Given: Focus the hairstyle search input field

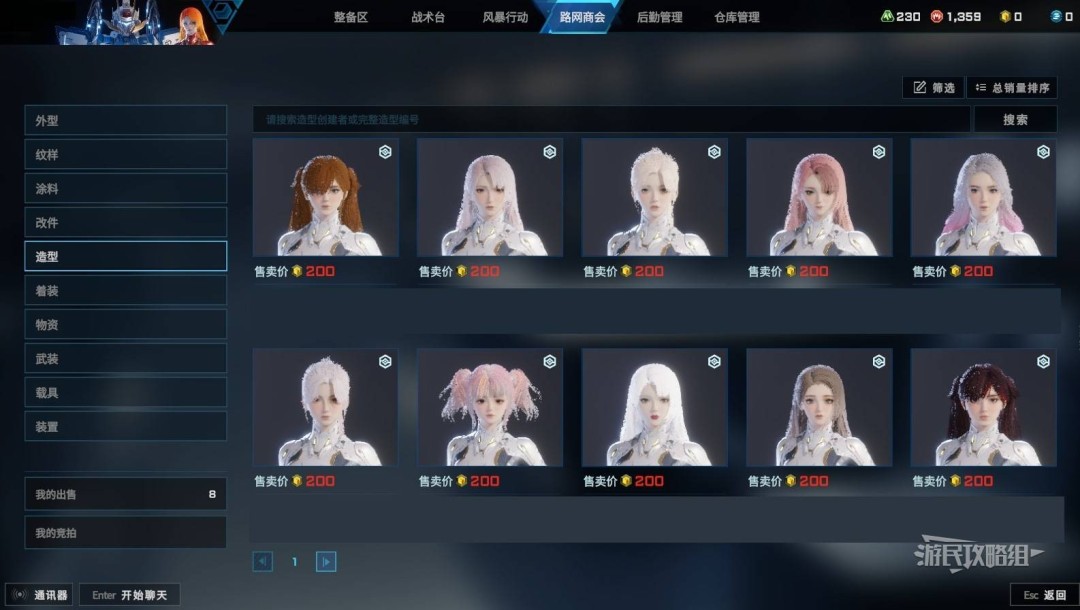Looking at the screenshot, I should (x=610, y=120).
